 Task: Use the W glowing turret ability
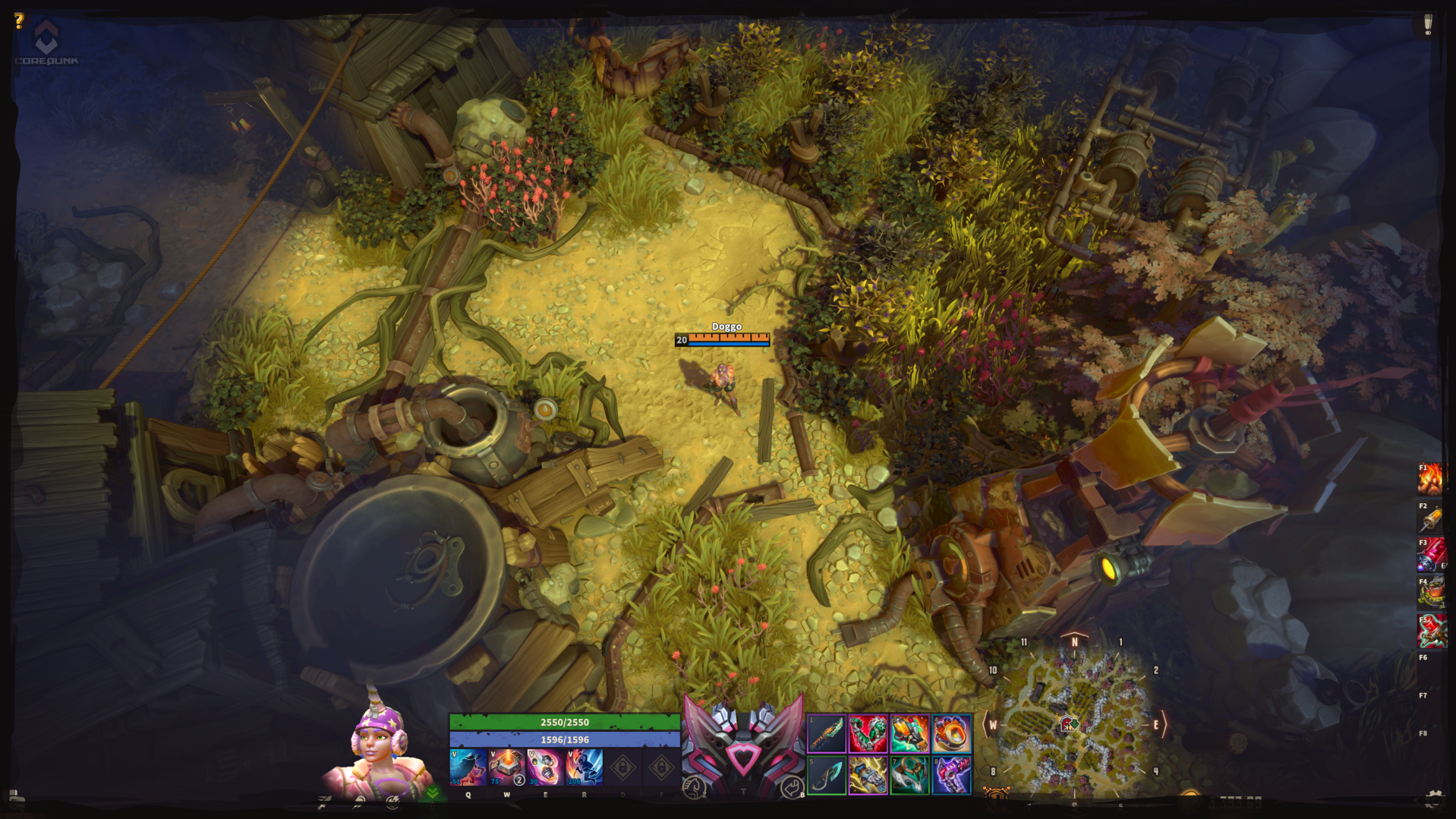506,767
